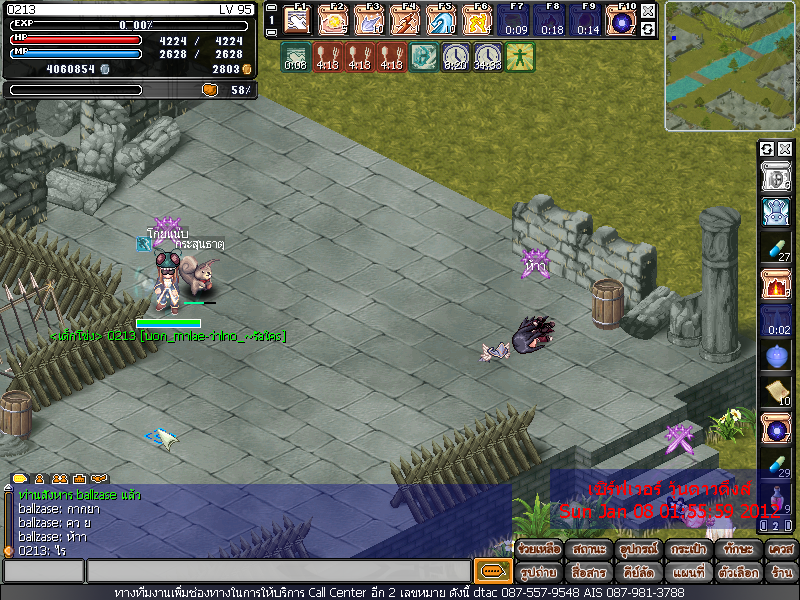Close the F-key skill hotbar

[x=648, y=11]
